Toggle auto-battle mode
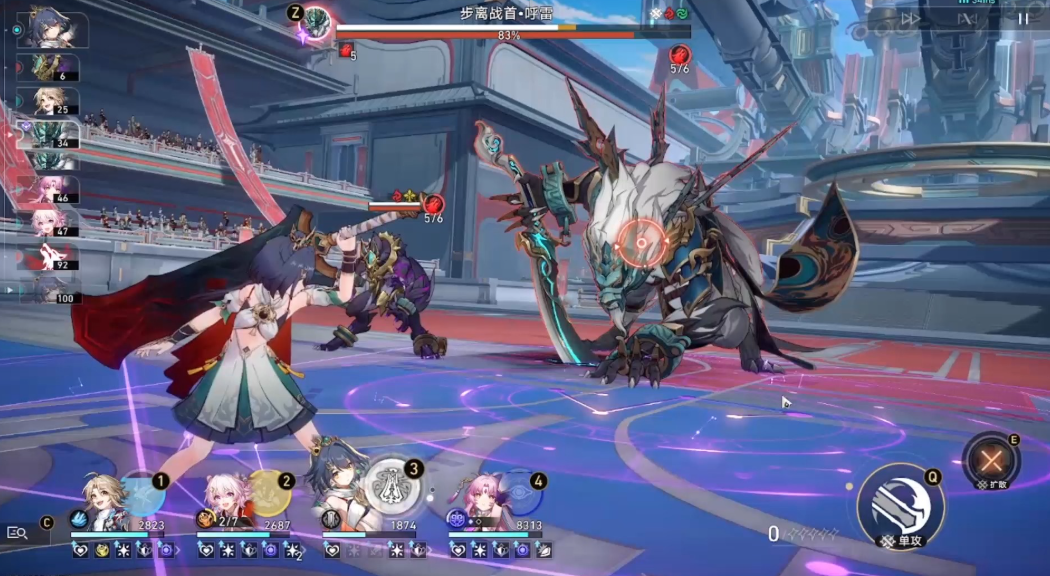 click(x=967, y=18)
